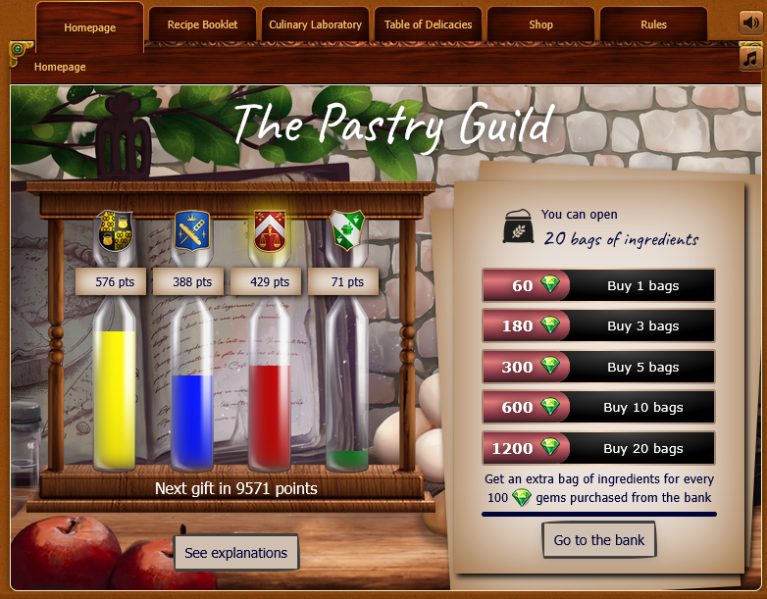Viewport: 767px width, 599px height.
Task: Toggle the sound speaker icon
Action: pos(751,22)
